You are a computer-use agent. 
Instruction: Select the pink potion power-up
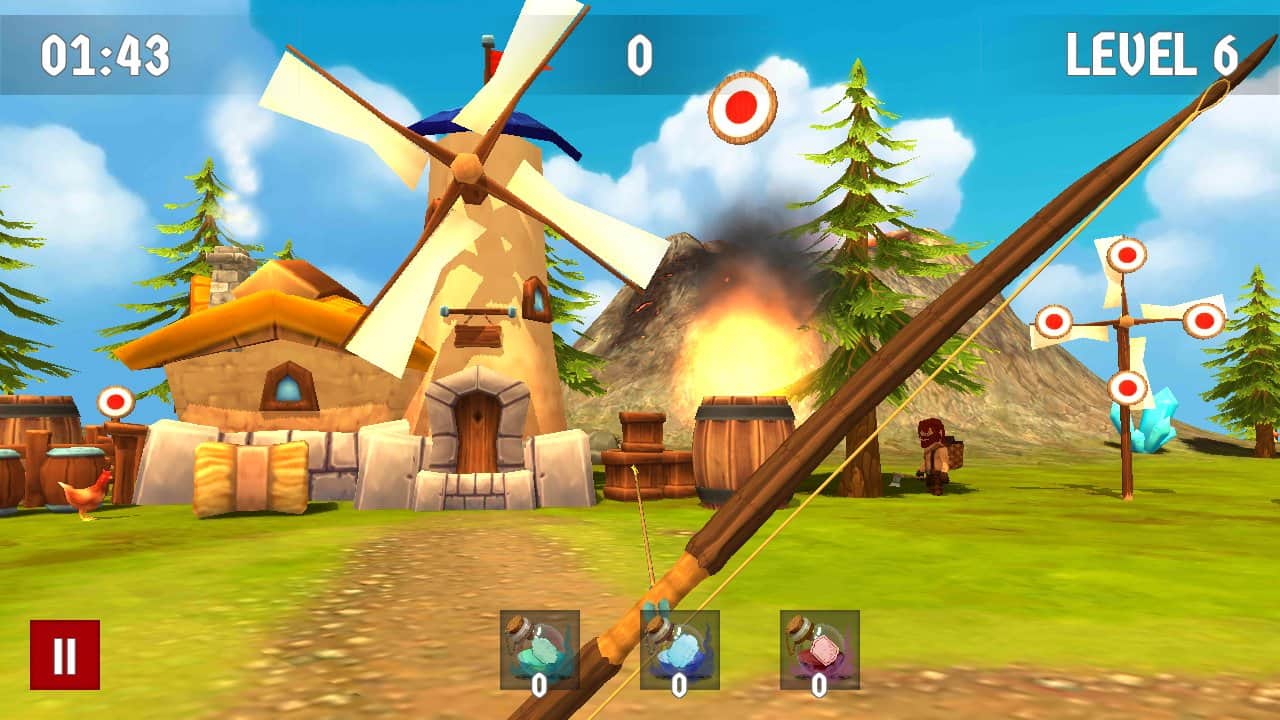tap(819, 649)
